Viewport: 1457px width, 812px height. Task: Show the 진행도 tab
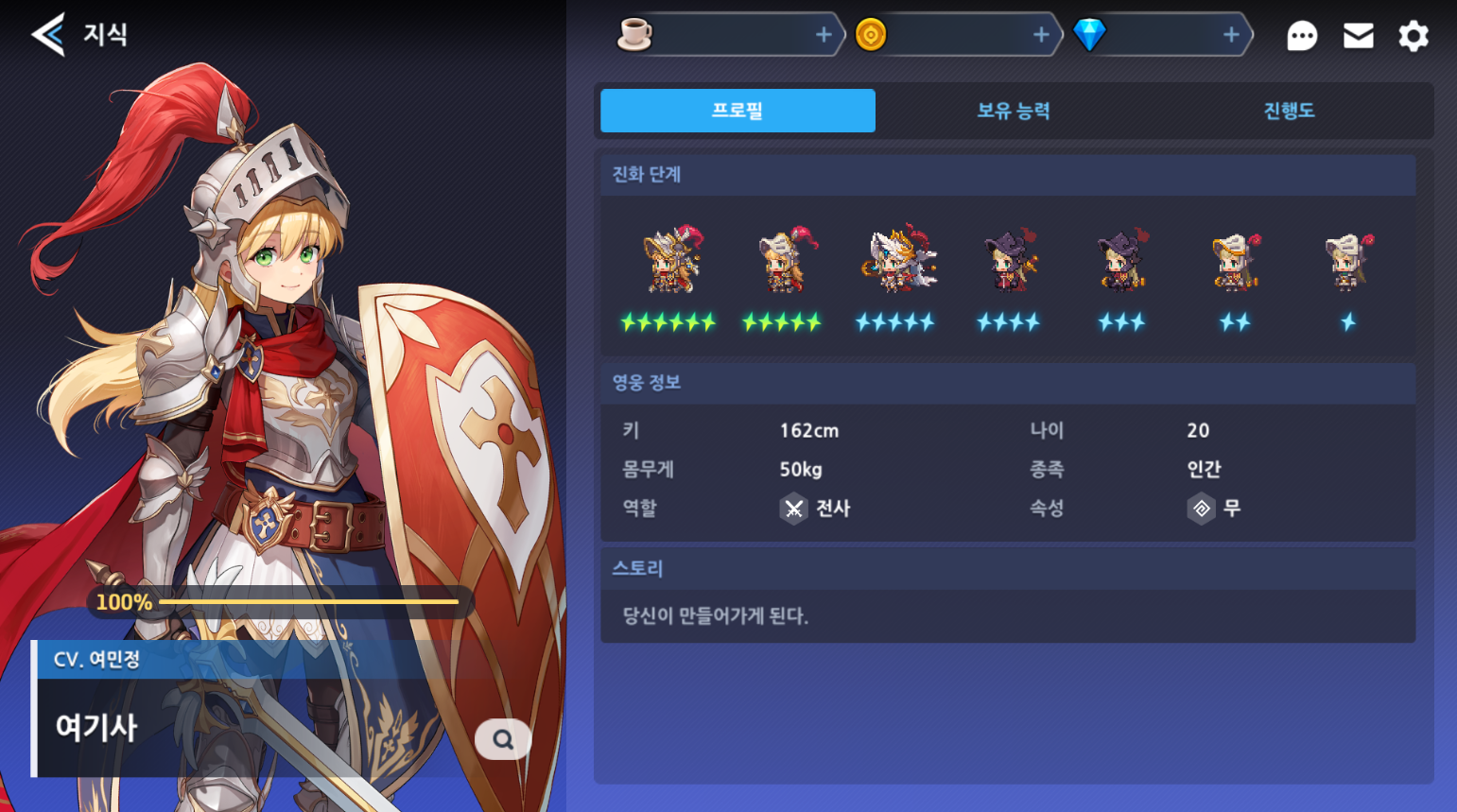[1289, 111]
